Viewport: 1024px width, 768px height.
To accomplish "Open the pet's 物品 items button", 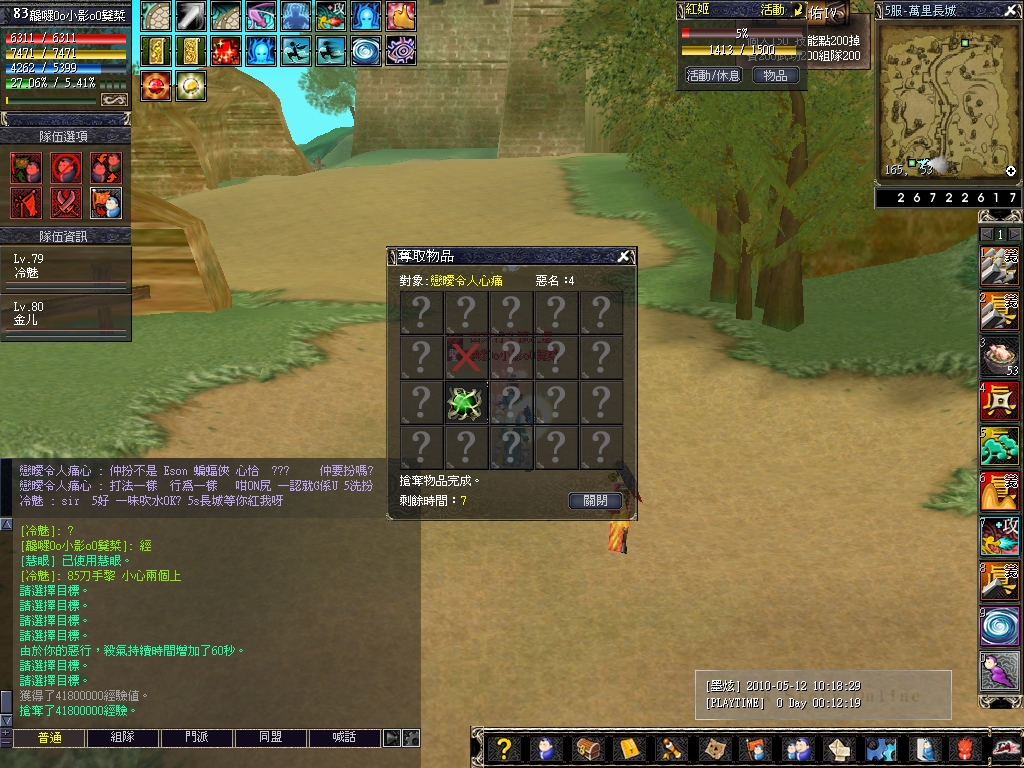I will click(x=775, y=75).
